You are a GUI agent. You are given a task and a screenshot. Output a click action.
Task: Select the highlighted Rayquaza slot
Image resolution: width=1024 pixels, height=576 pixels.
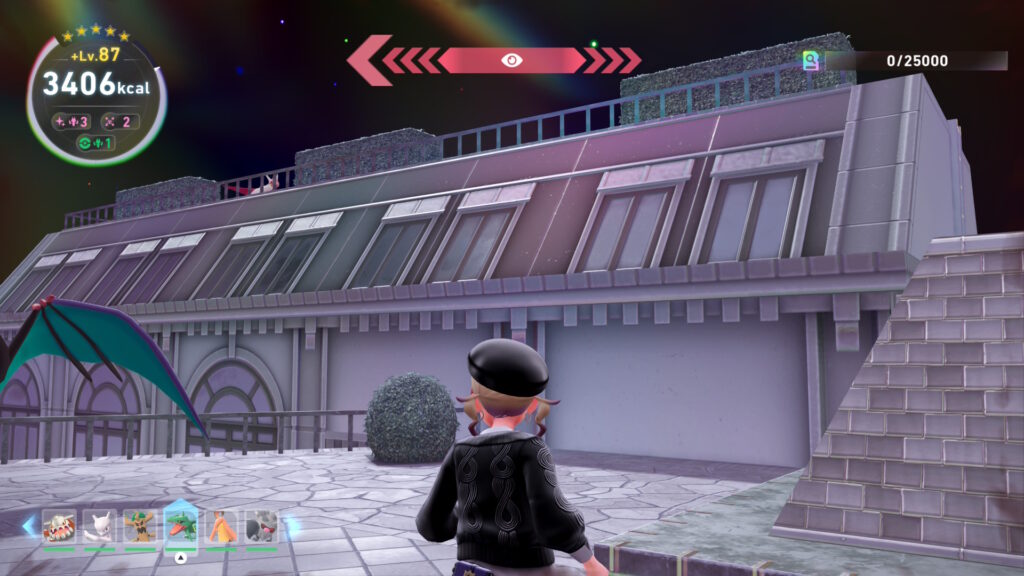[x=181, y=525]
